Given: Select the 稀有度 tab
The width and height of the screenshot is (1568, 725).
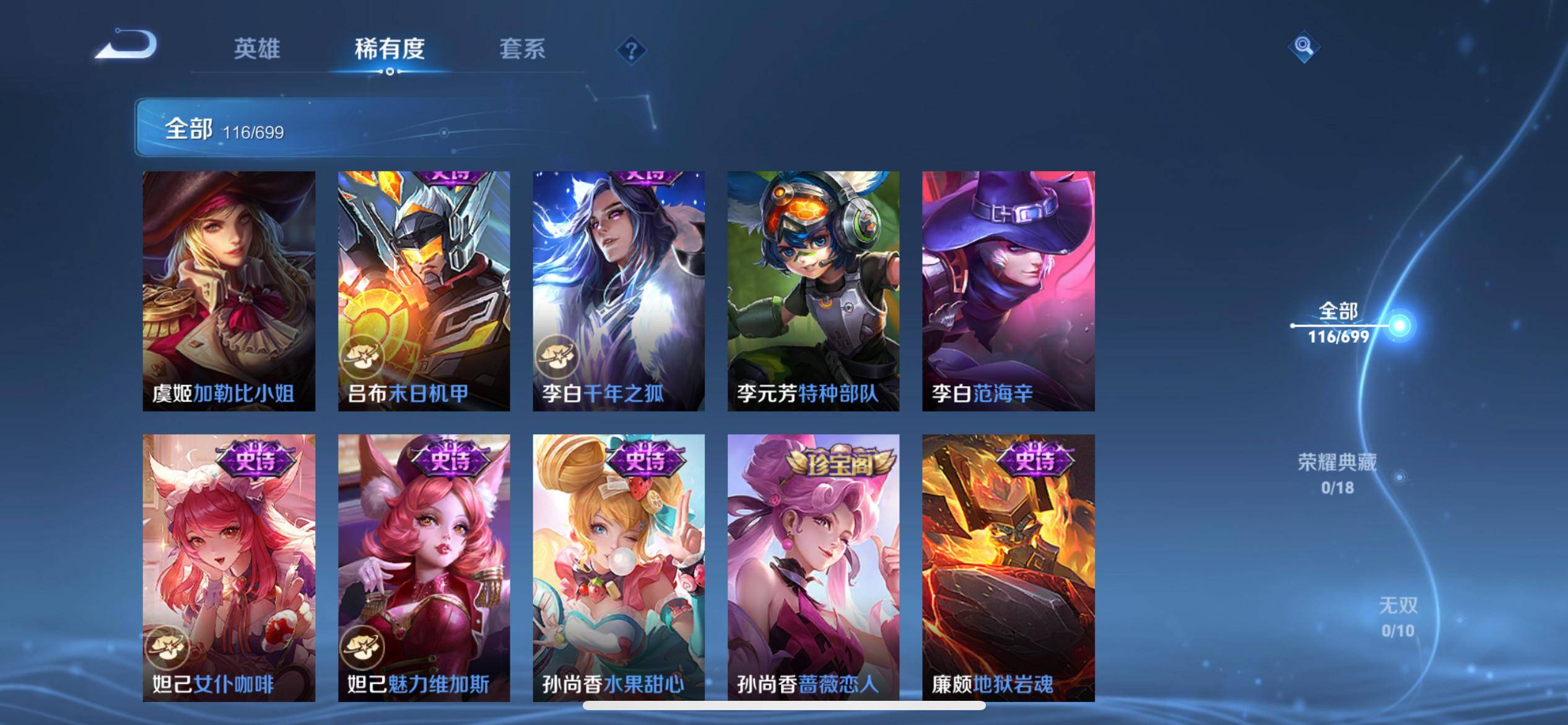Looking at the screenshot, I should tap(390, 48).
